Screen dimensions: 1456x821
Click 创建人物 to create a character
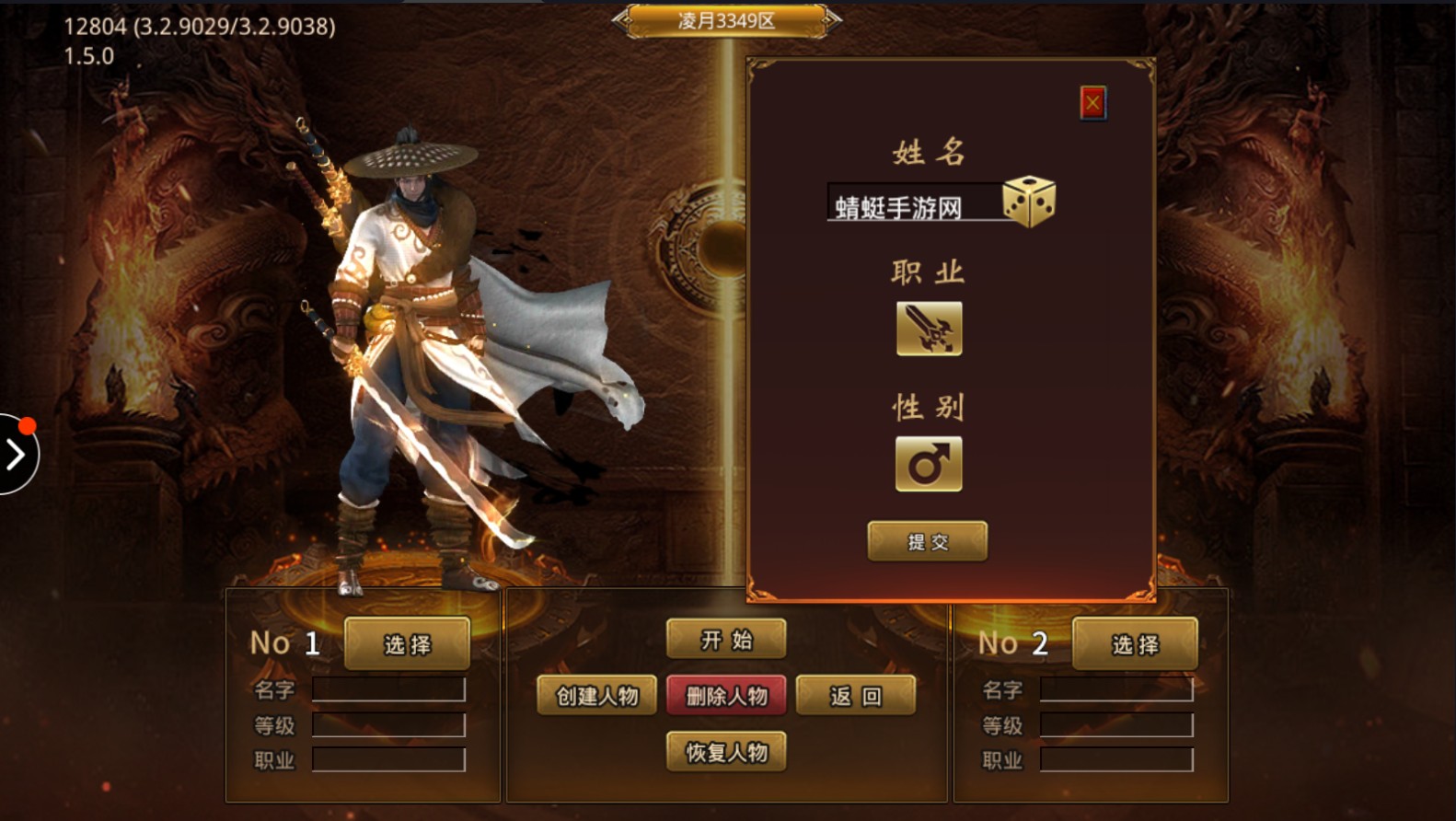tap(595, 695)
